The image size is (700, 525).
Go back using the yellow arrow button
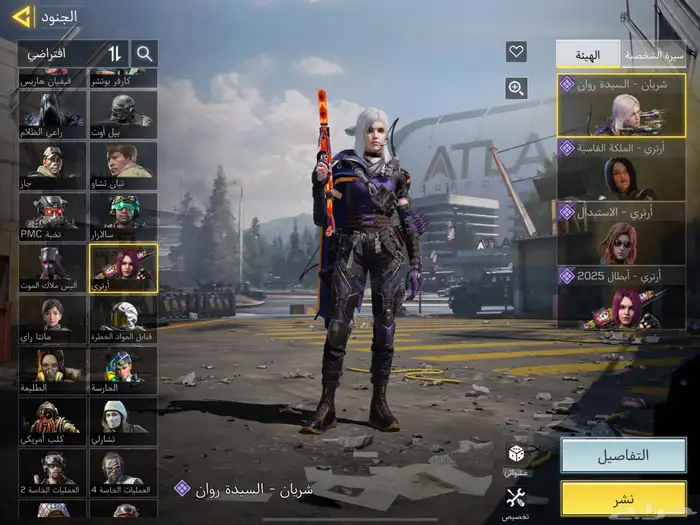[x=21, y=16]
